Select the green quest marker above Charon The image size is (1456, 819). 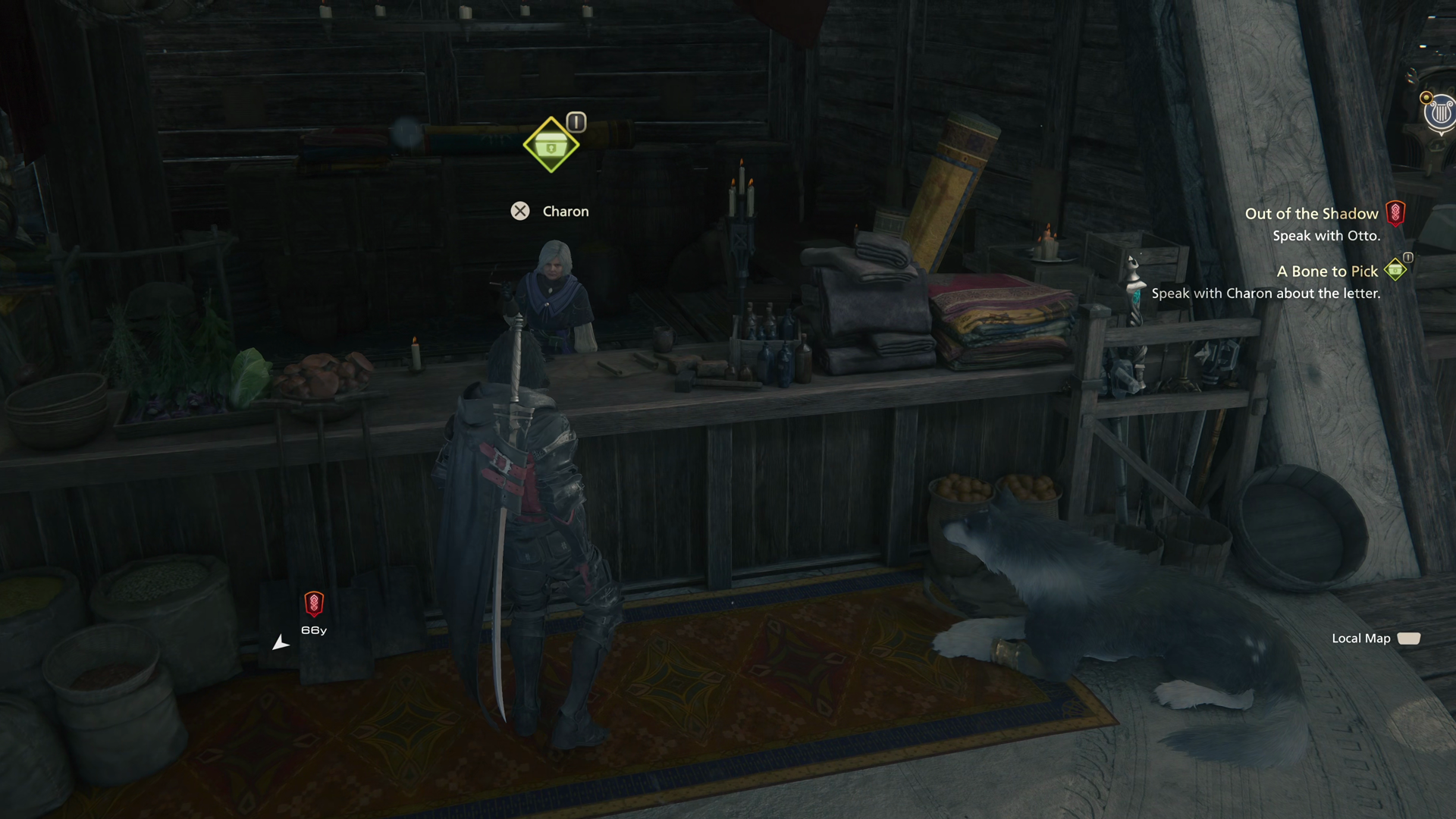[551, 144]
